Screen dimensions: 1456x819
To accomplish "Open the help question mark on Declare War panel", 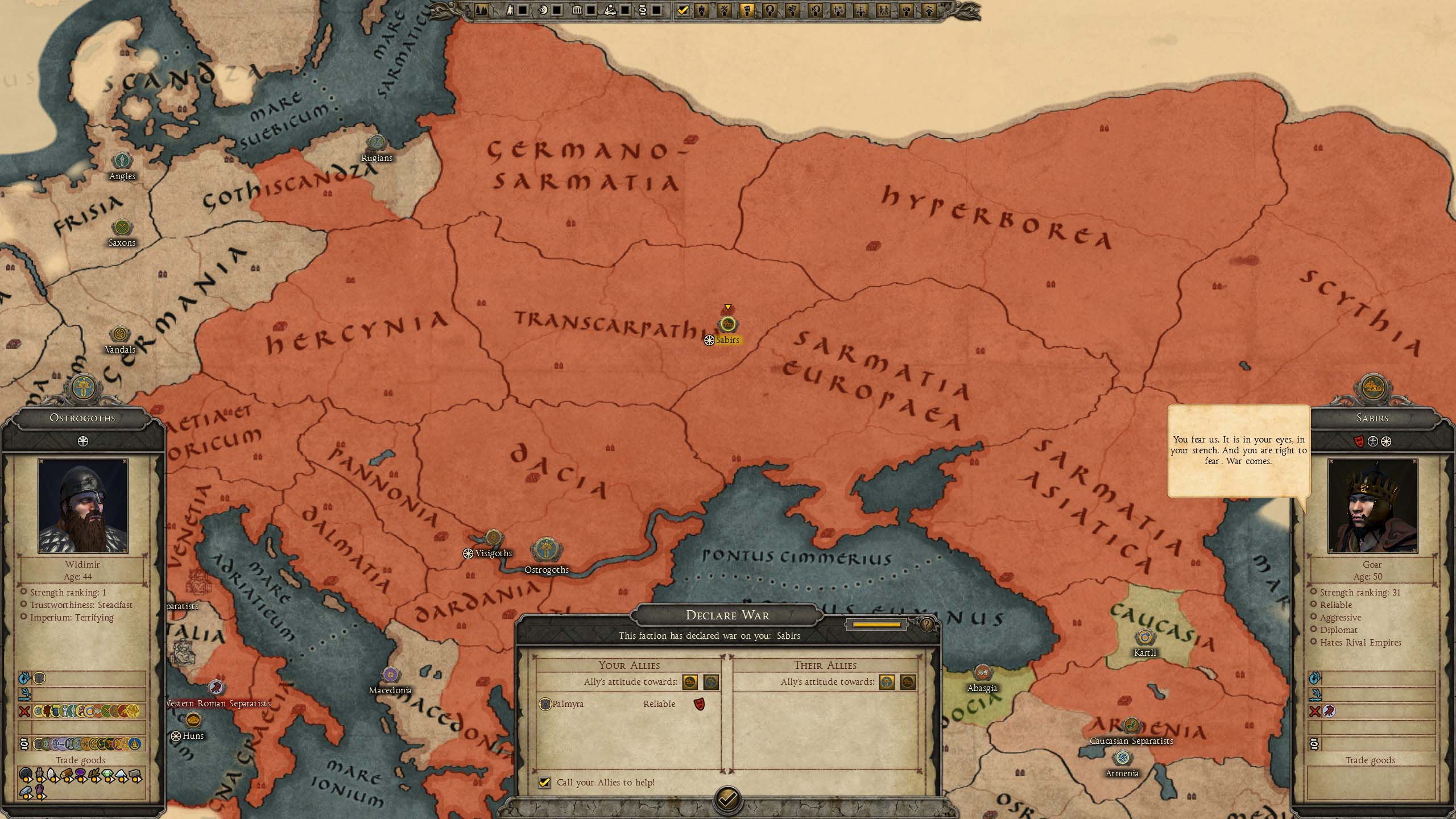I will (x=926, y=624).
